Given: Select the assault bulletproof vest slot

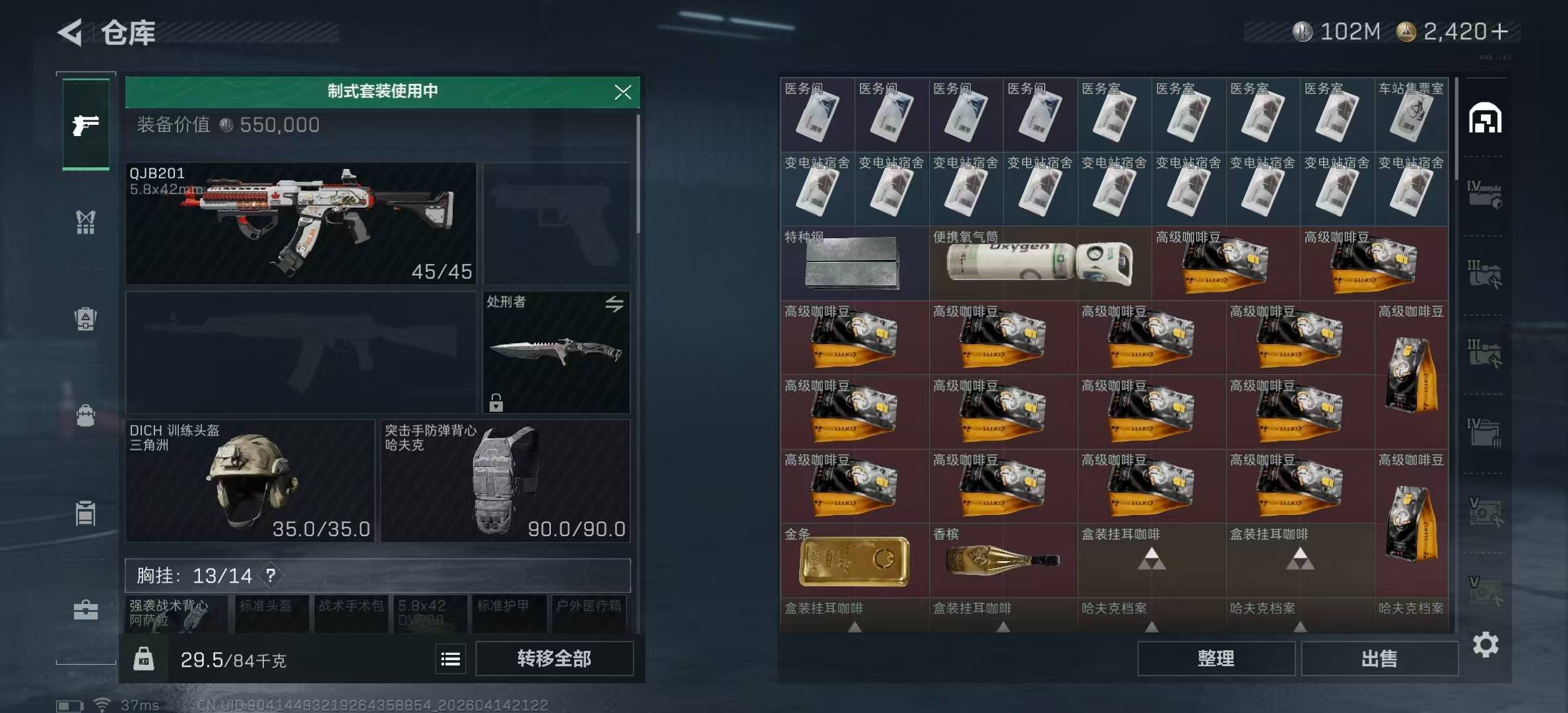Looking at the screenshot, I should [505, 481].
